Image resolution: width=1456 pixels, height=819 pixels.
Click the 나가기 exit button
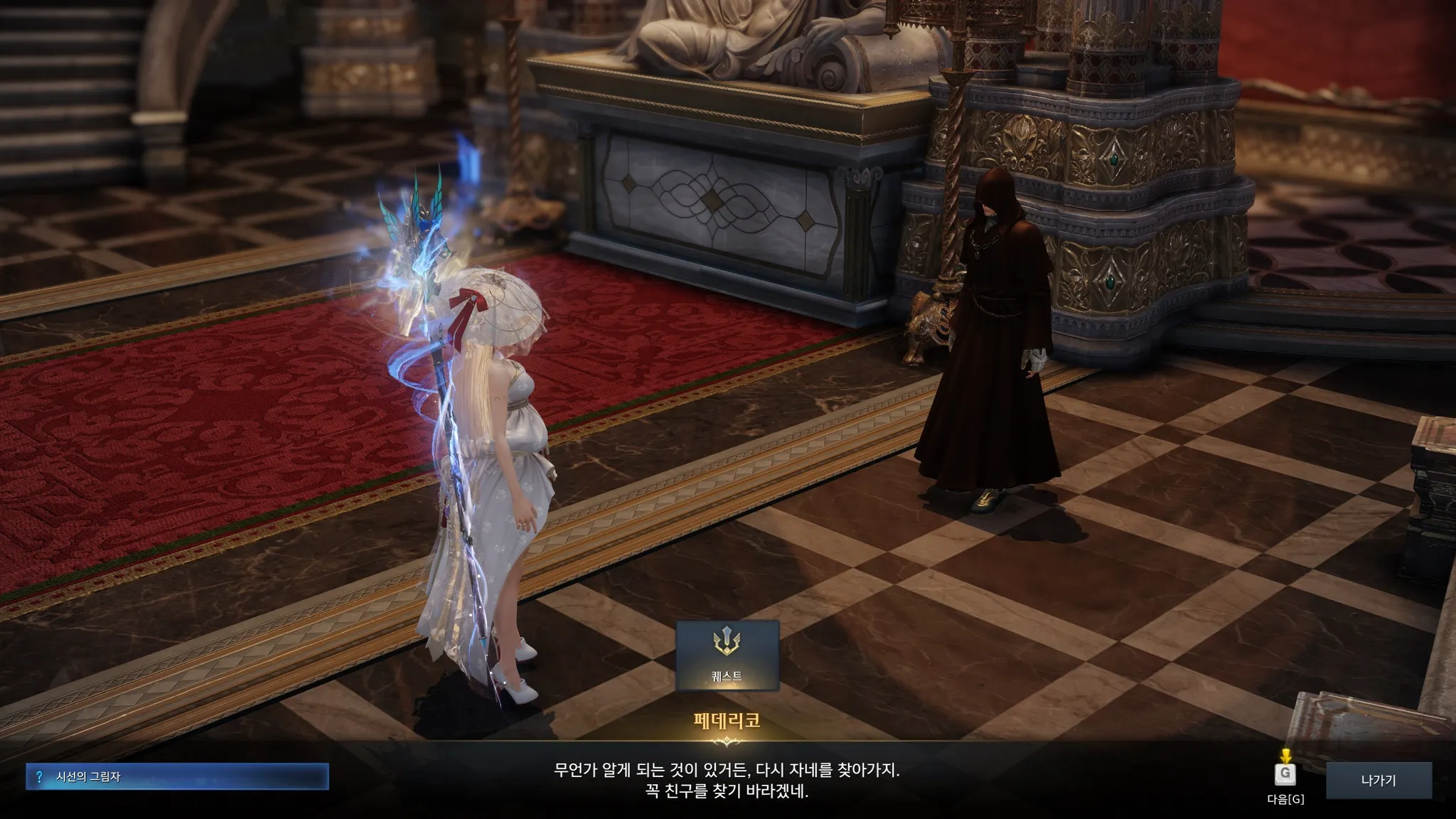click(1379, 781)
